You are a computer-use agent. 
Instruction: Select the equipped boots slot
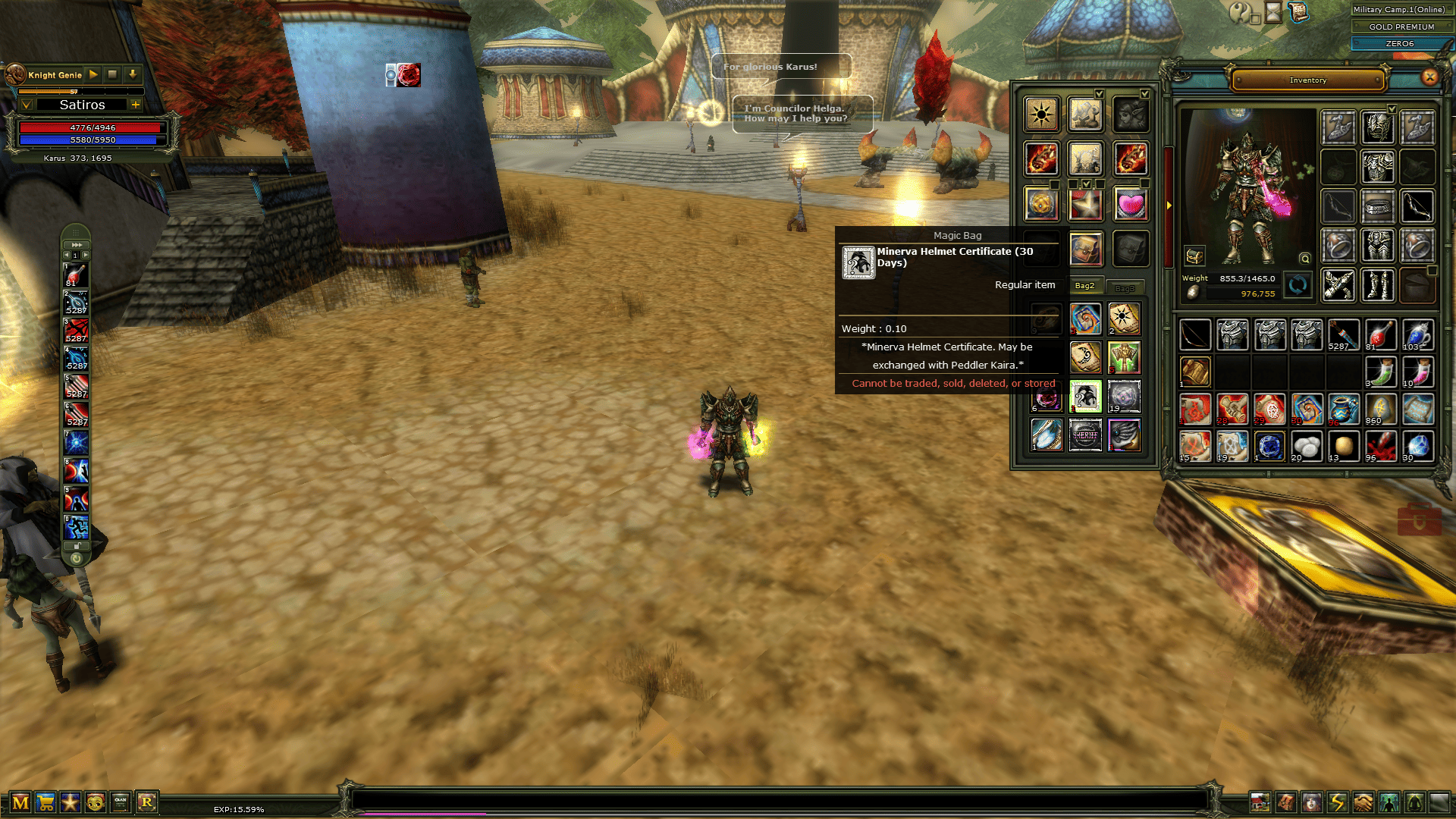1378,285
